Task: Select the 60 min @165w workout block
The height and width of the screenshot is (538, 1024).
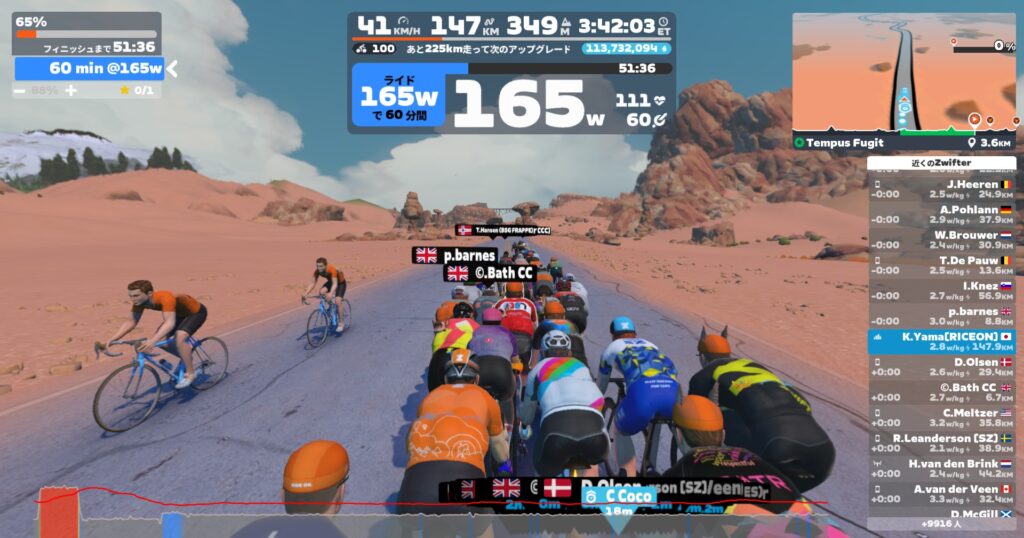Action: [90, 68]
